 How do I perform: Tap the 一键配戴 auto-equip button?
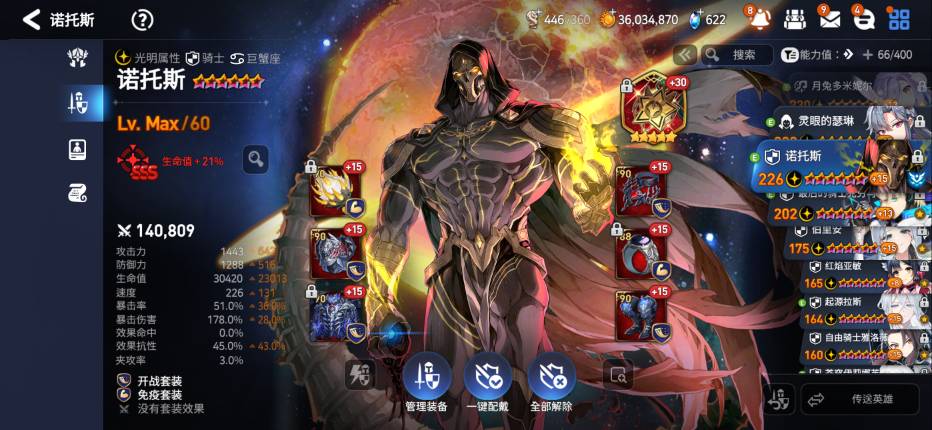click(488, 379)
